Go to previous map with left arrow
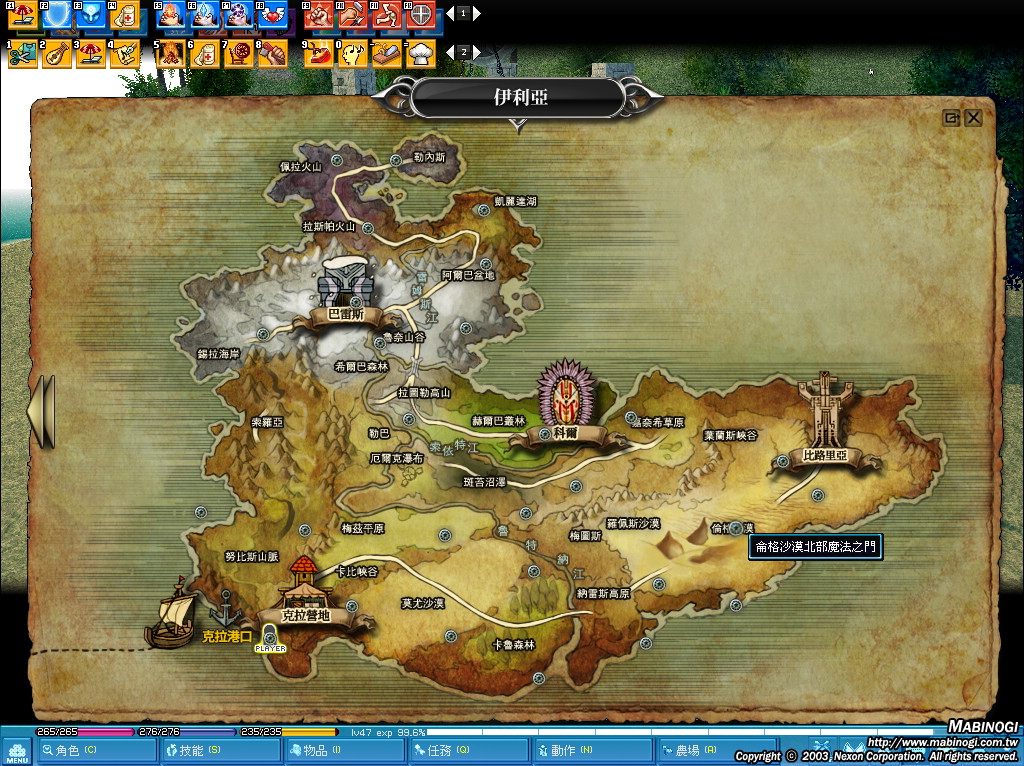Viewport: 1024px width, 766px height. click(x=42, y=411)
